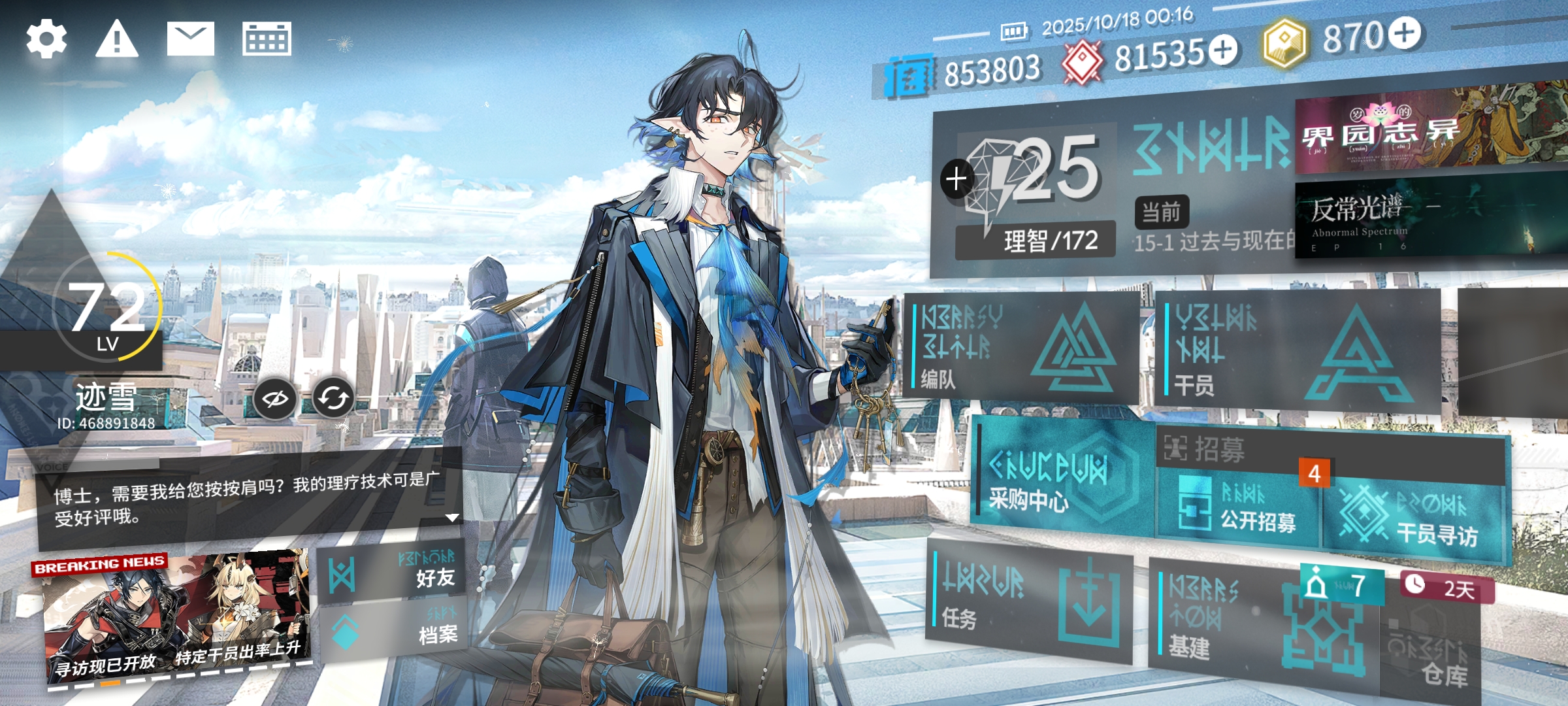
Task: Open the mail envelope inbox
Action: (x=190, y=39)
